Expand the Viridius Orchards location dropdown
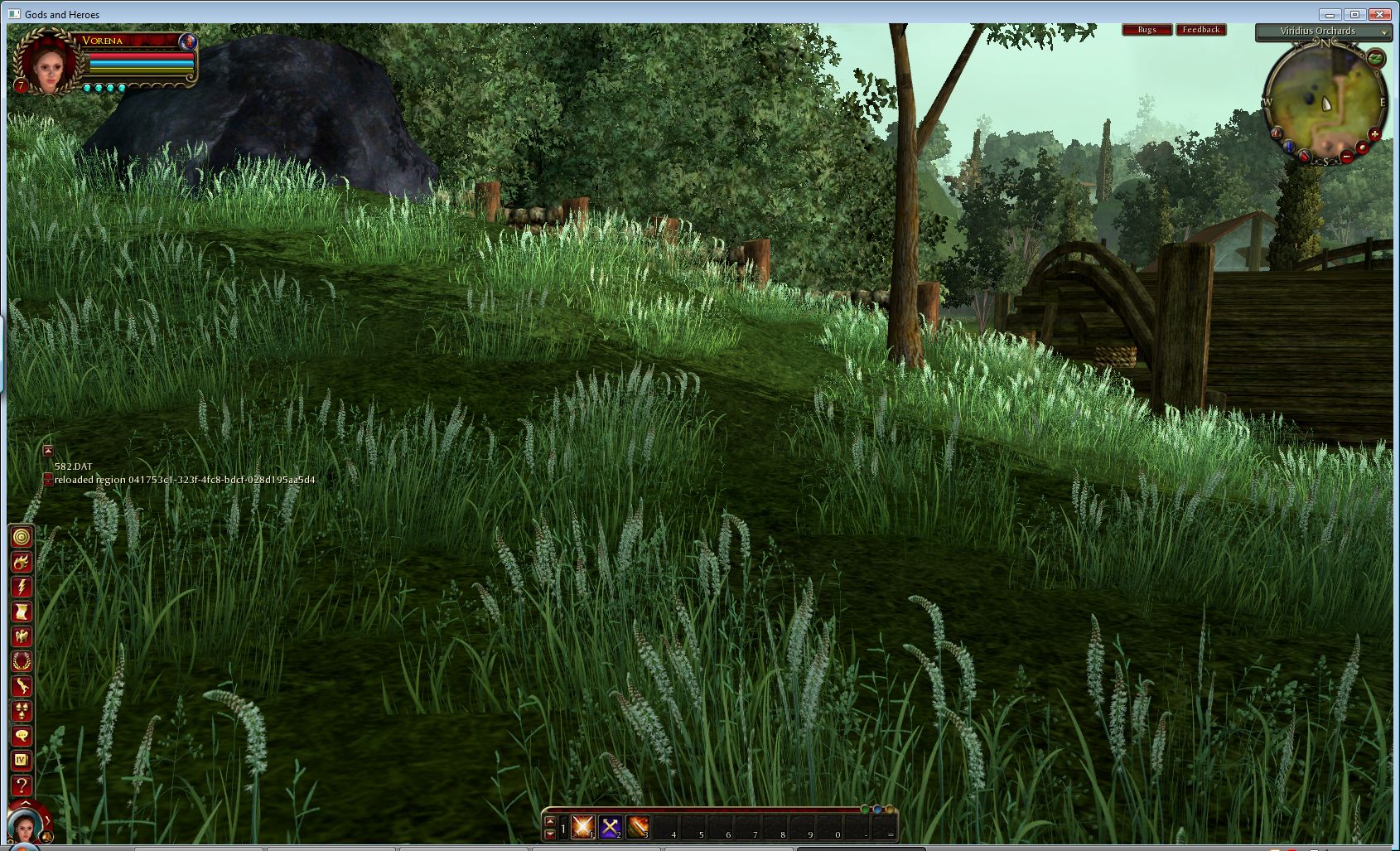This screenshot has height=851, width=1400. (x=1383, y=32)
